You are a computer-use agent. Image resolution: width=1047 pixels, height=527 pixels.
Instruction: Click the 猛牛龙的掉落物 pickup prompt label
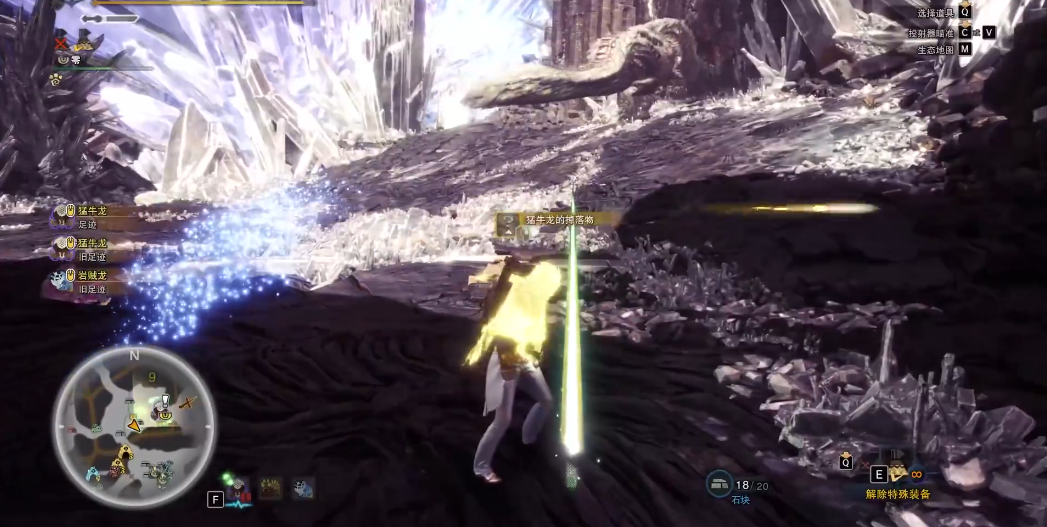(x=551, y=219)
